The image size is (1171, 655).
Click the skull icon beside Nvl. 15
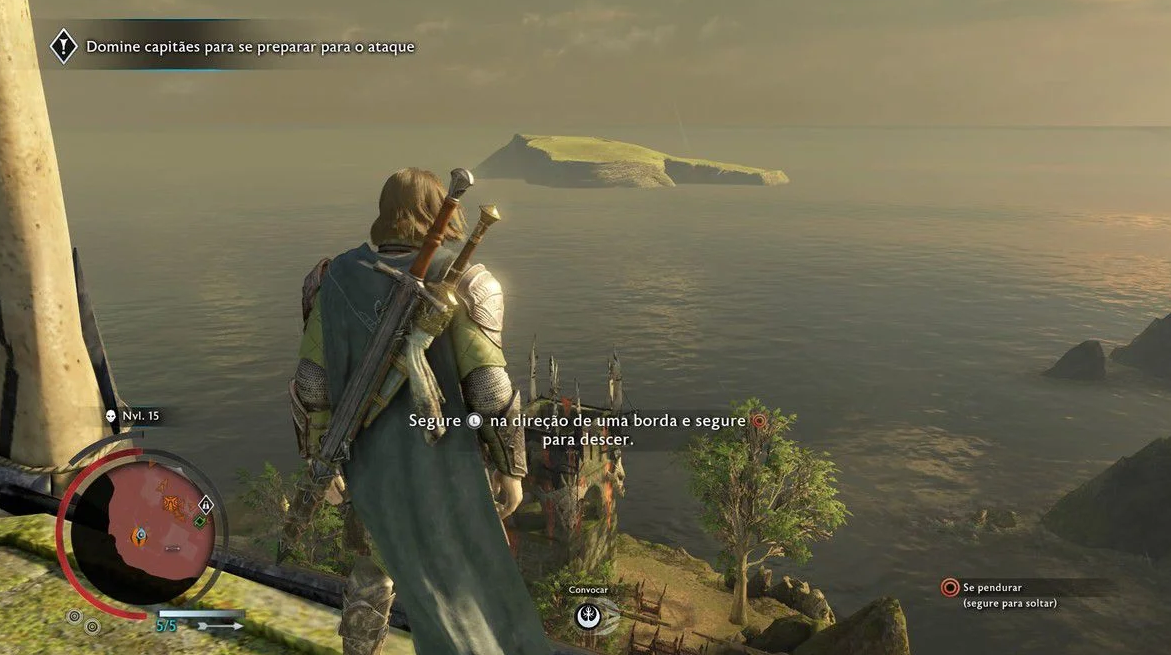tap(111, 415)
